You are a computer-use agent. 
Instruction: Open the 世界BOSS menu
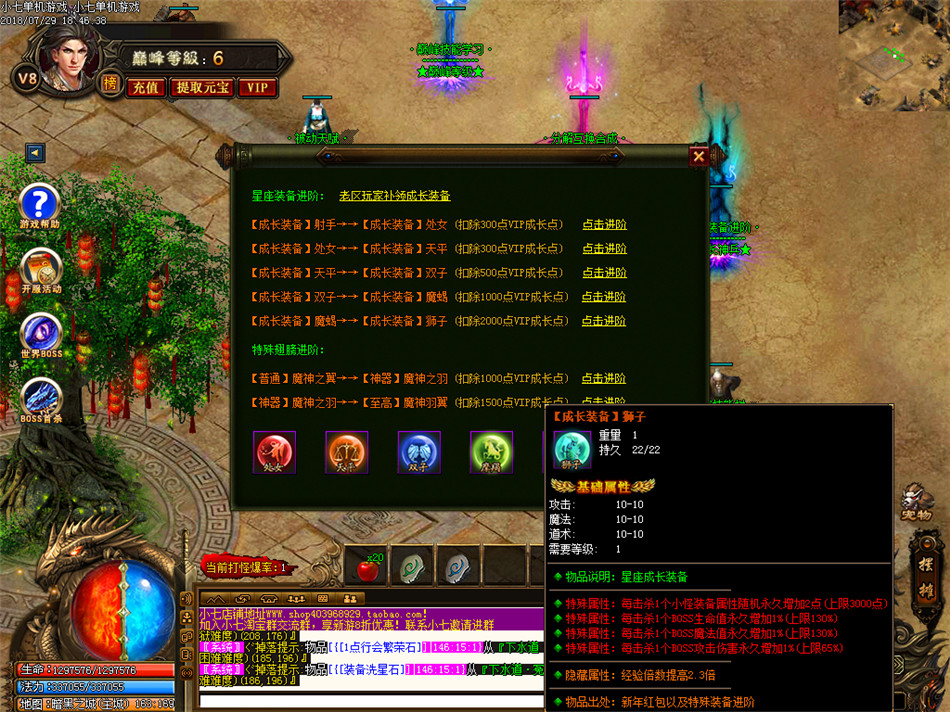[x=41, y=332]
